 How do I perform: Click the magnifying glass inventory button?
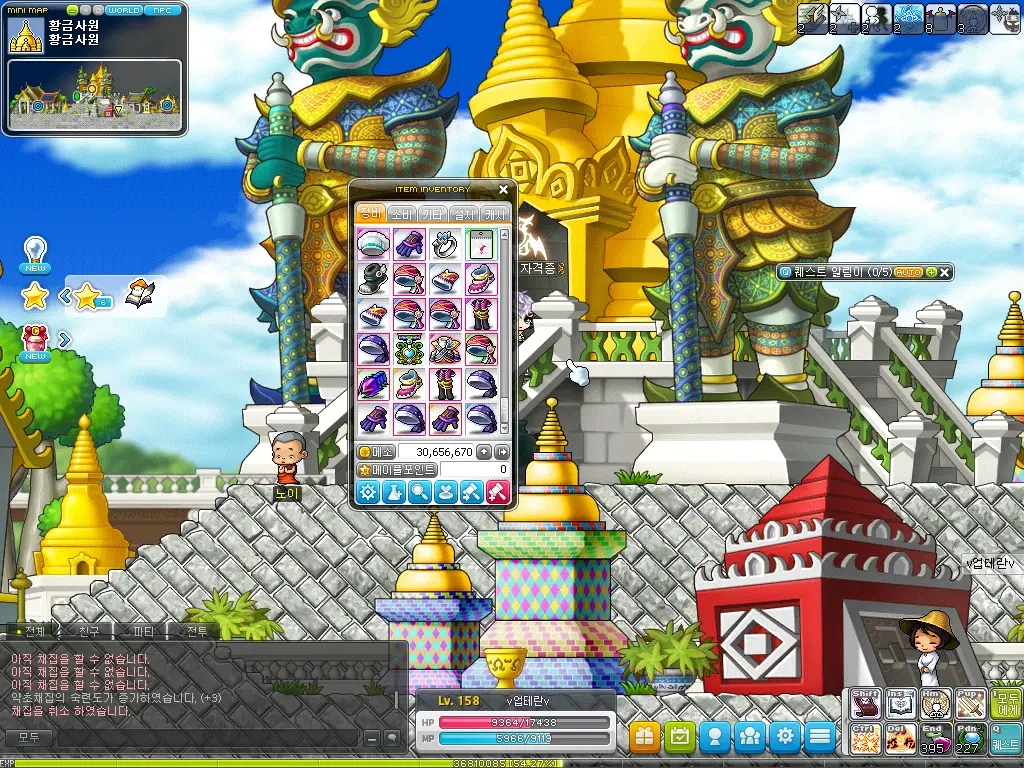coord(420,492)
